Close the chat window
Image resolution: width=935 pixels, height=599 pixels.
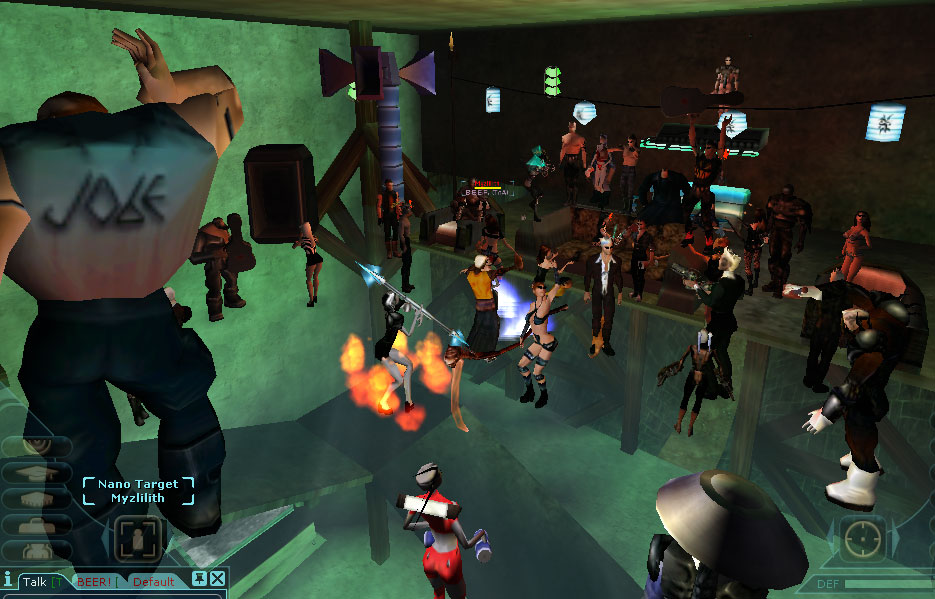[x=218, y=579]
